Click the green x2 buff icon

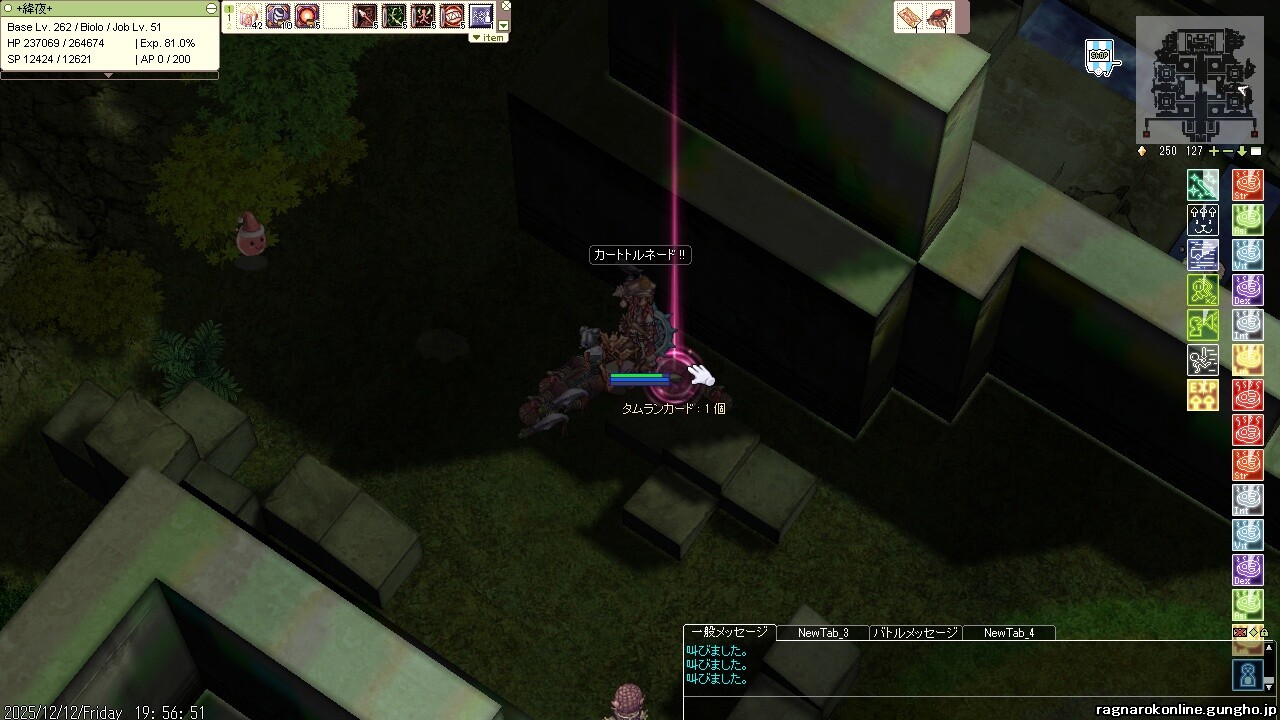pyautogui.click(x=1203, y=290)
